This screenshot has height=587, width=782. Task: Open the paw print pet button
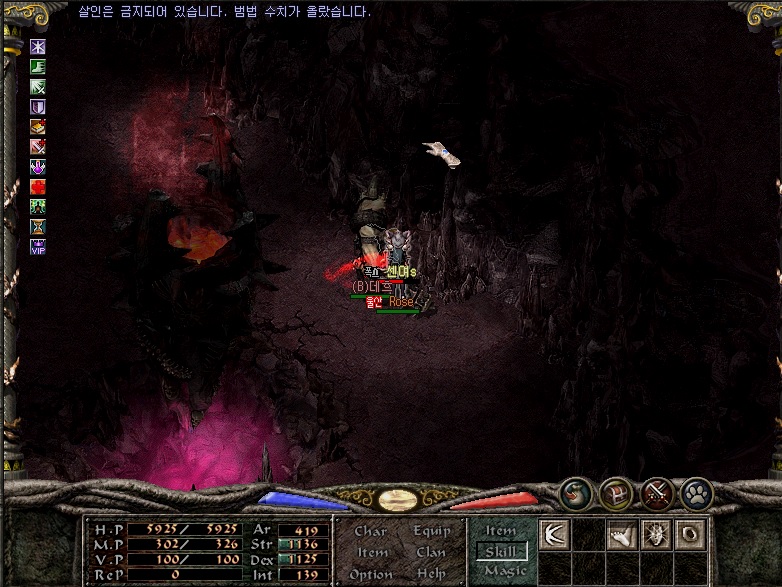(696, 492)
